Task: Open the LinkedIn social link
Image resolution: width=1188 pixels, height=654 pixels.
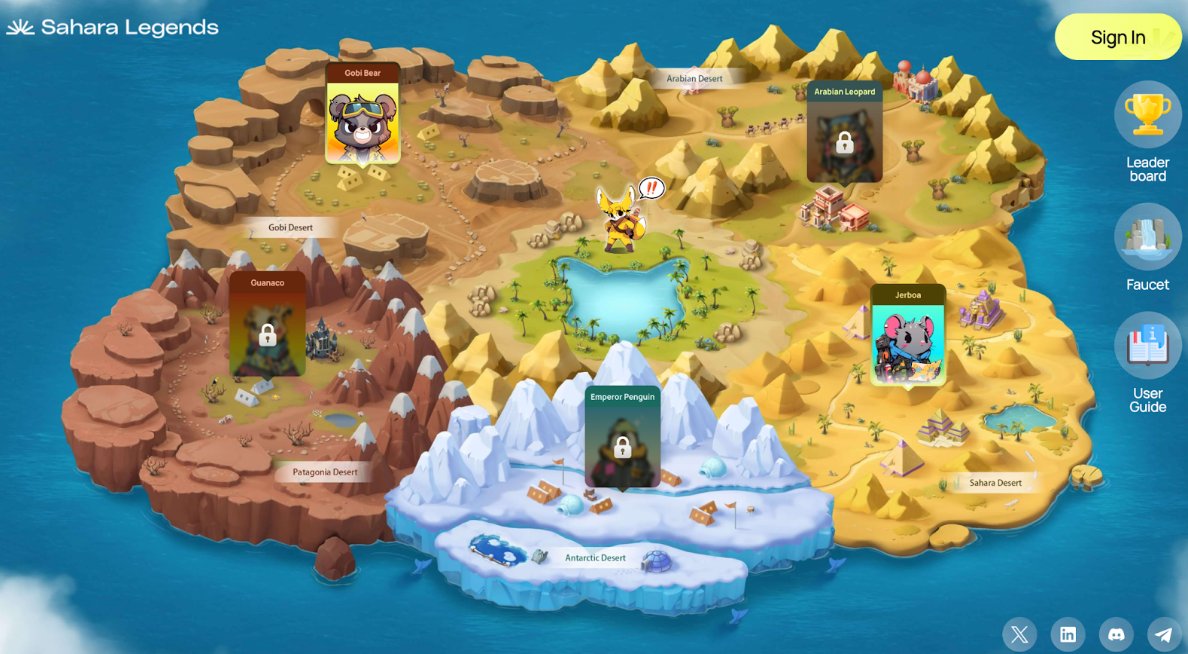Action: pyautogui.click(x=1068, y=634)
